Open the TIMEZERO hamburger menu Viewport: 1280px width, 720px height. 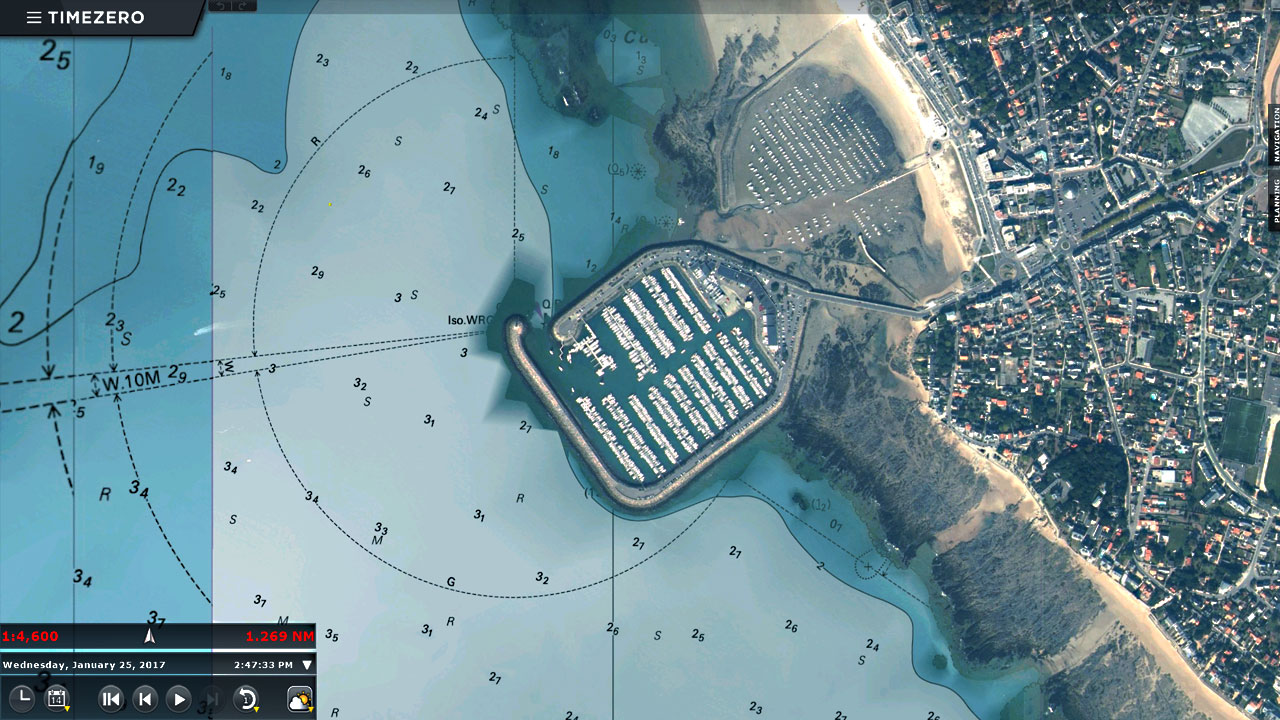tap(34, 18)
